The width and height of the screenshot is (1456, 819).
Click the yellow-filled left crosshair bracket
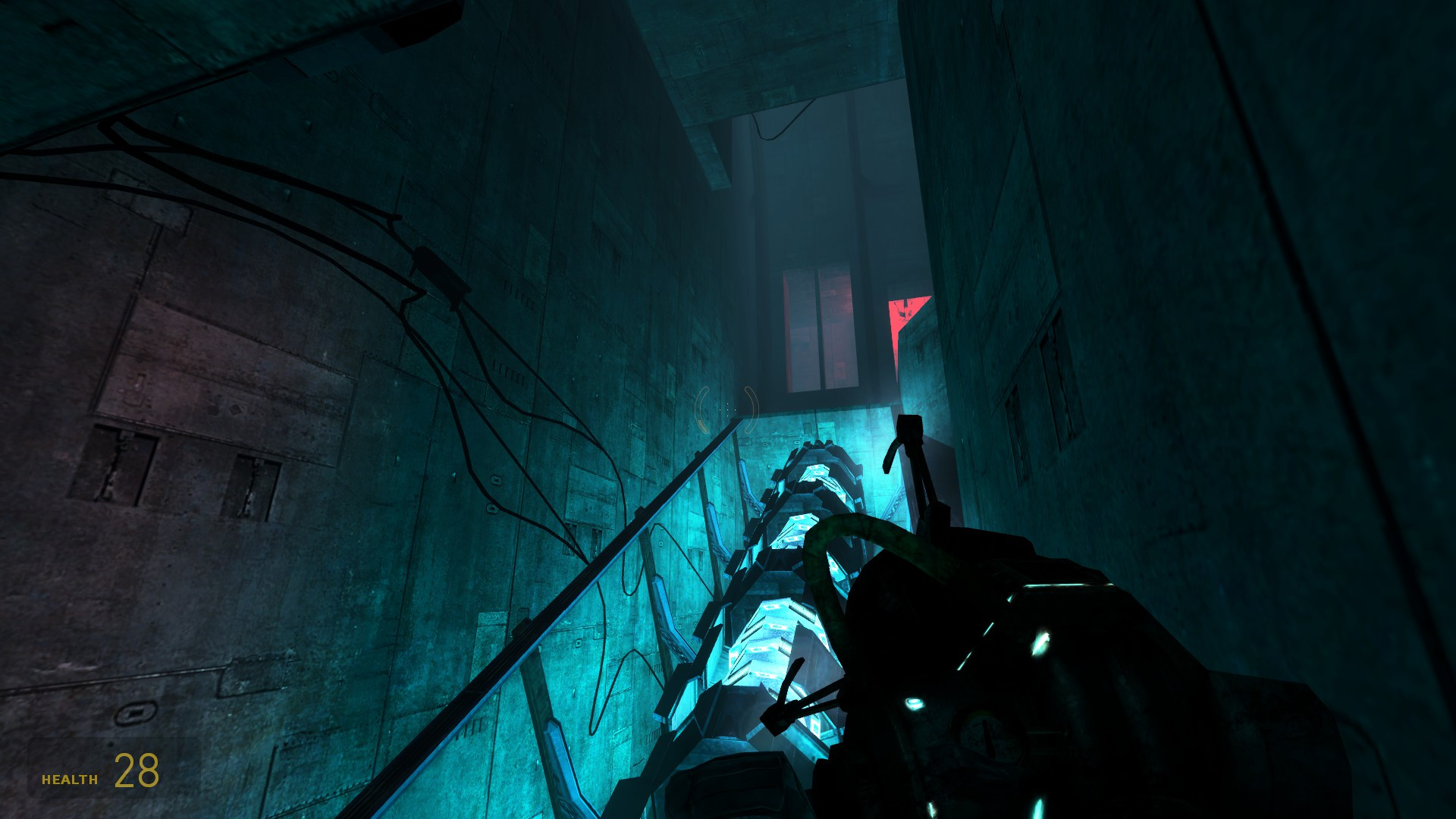[x=701, y=425]
